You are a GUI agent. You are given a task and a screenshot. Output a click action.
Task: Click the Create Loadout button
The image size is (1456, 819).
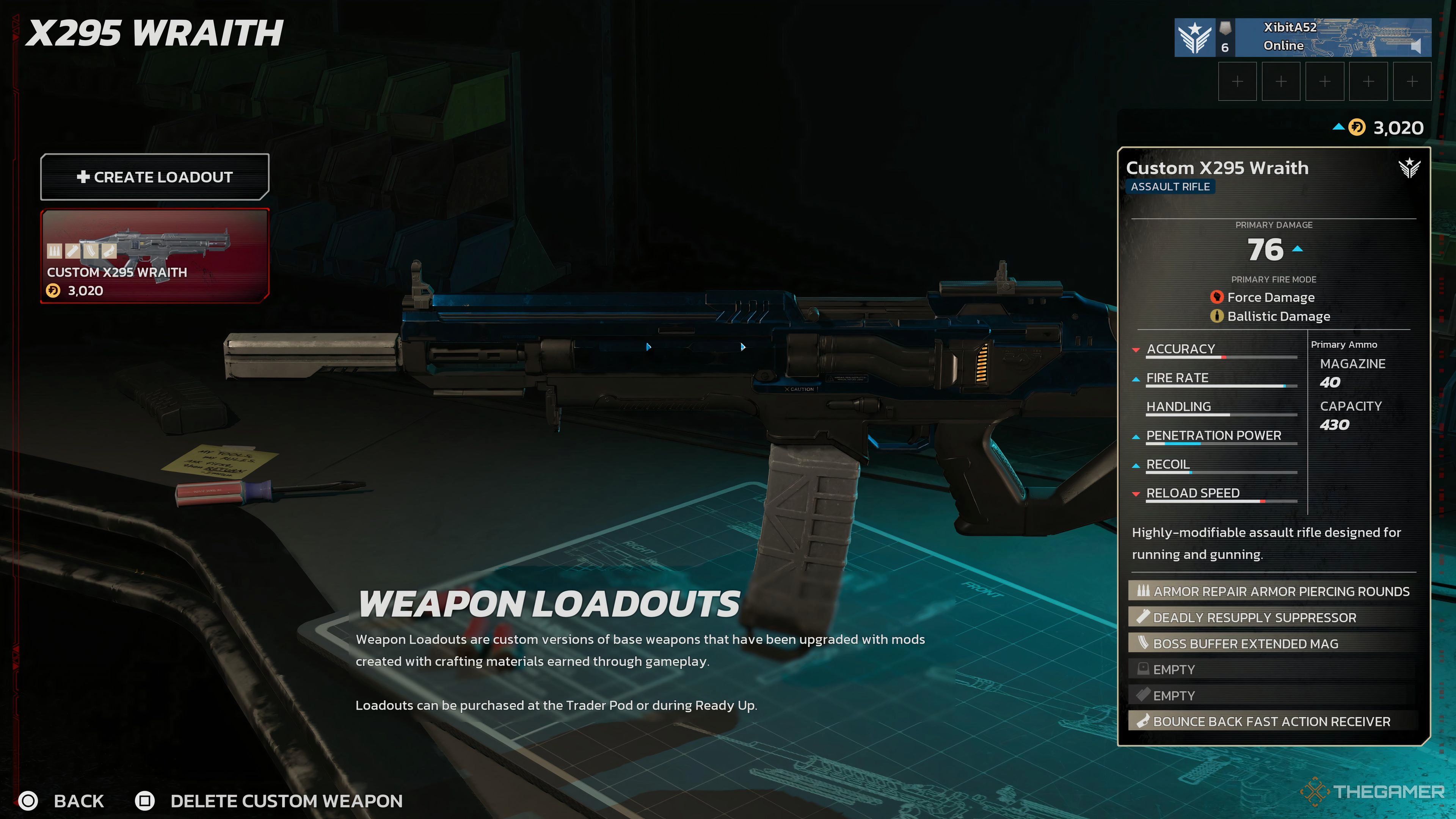(154, 177)
